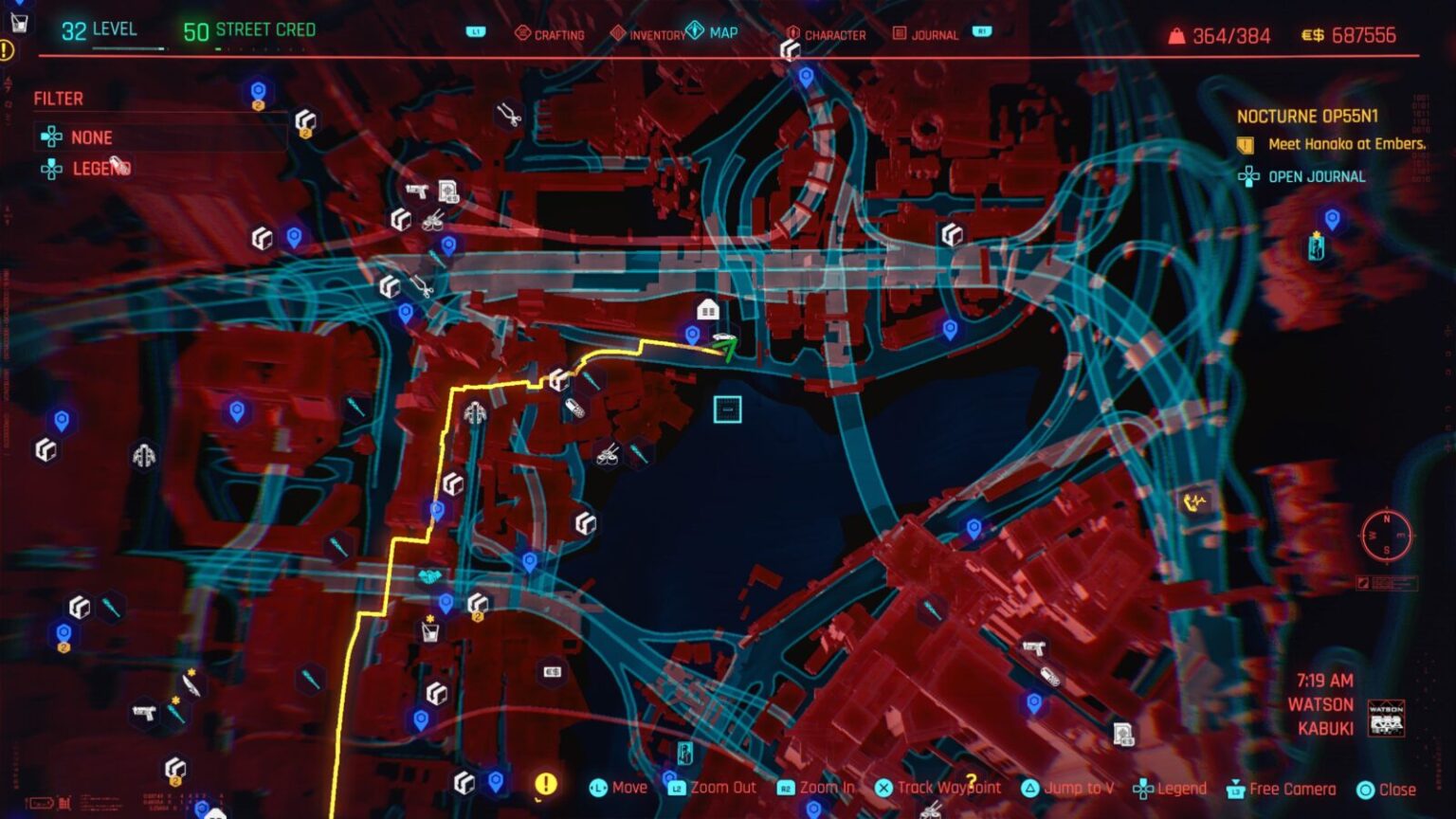Viewport: 1456px width, 819px height.
Task: Click the cyan waypoint square on the water
Action: (725, 409)
